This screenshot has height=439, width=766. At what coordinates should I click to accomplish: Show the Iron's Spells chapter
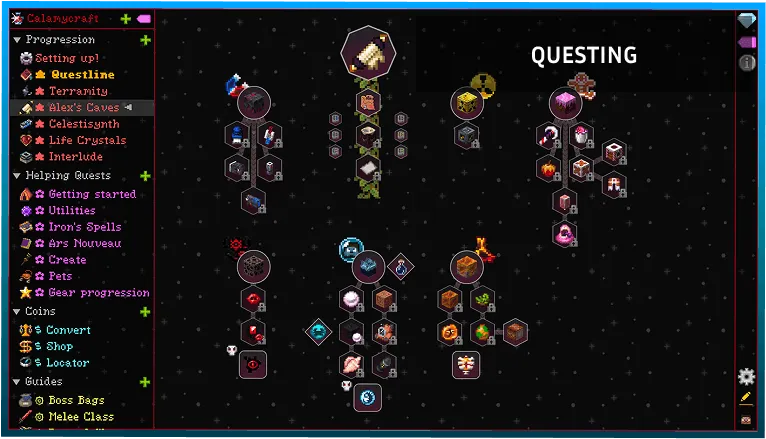[x=84, y=227]
